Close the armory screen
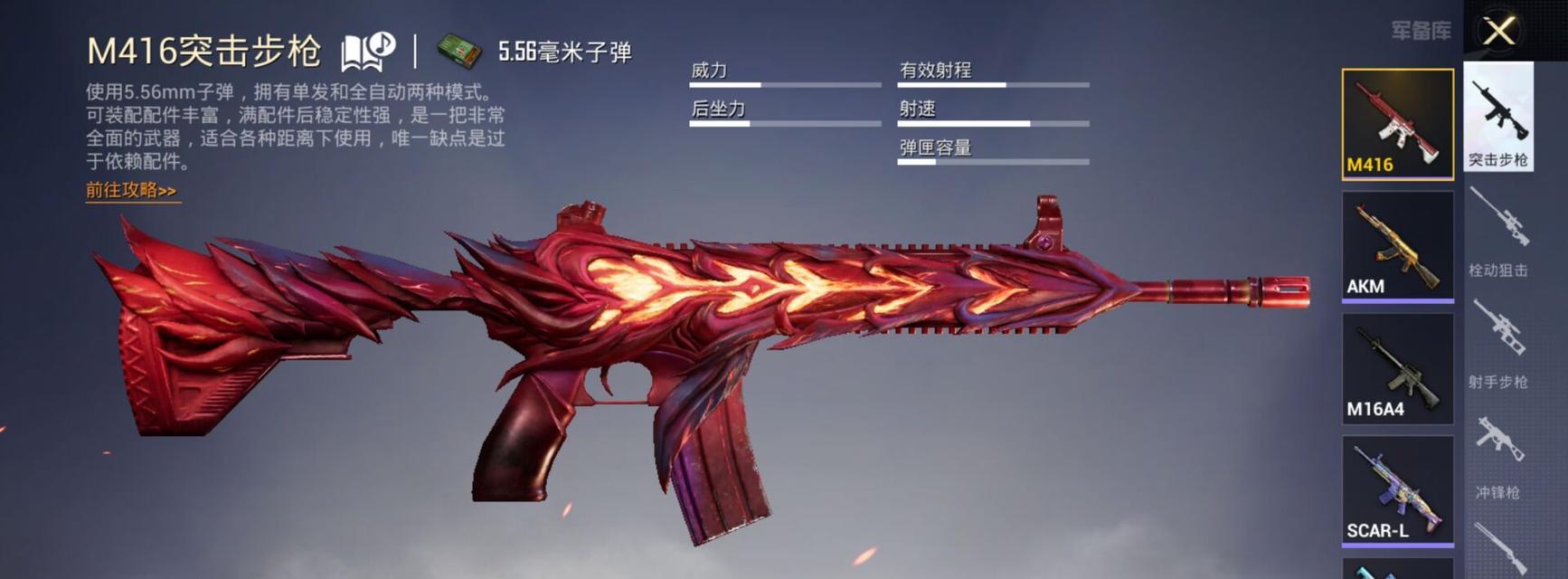This screenshot has height=579, width=1568. click(1498, 32)
